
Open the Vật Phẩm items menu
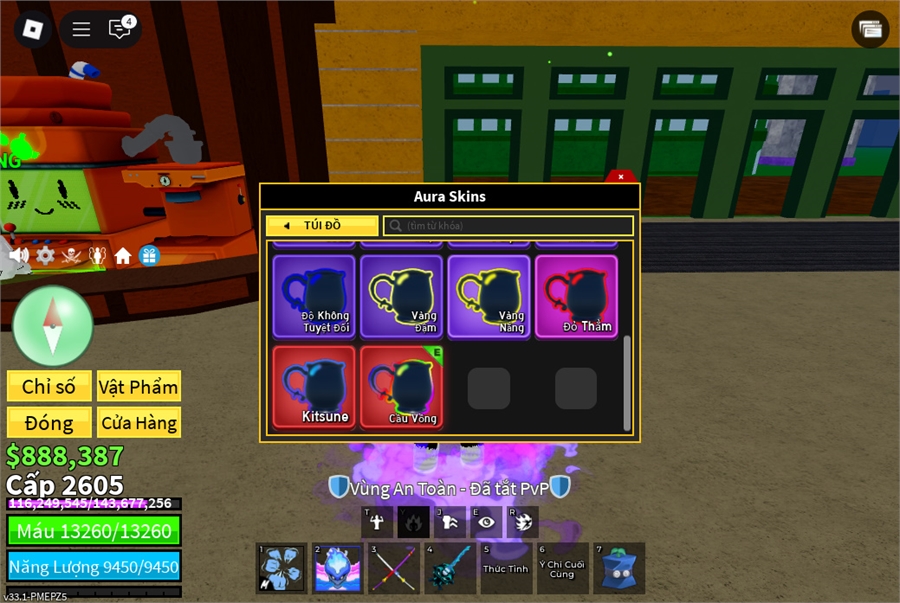click(139, 387)
